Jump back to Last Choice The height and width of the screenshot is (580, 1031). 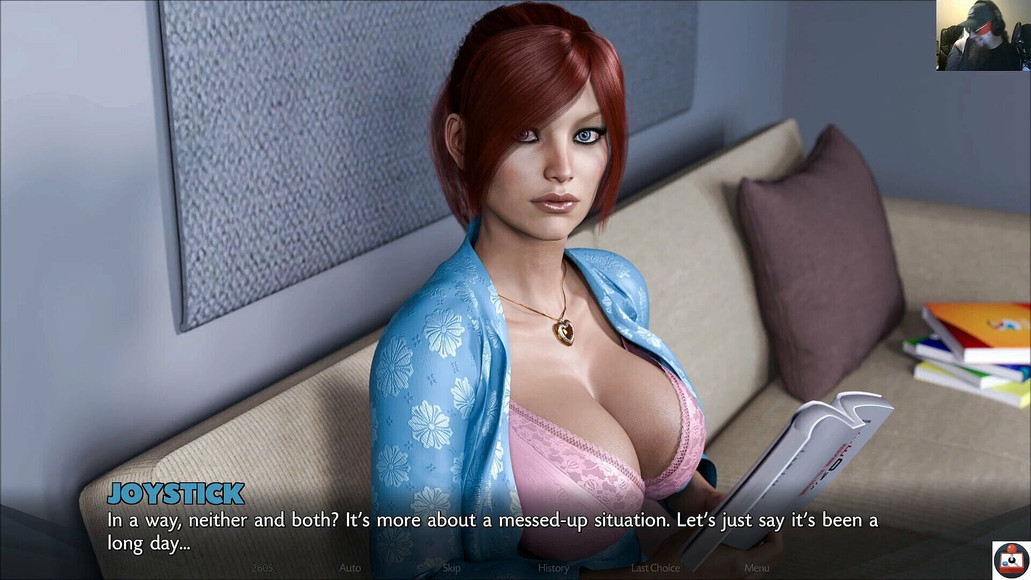(655, 568)
